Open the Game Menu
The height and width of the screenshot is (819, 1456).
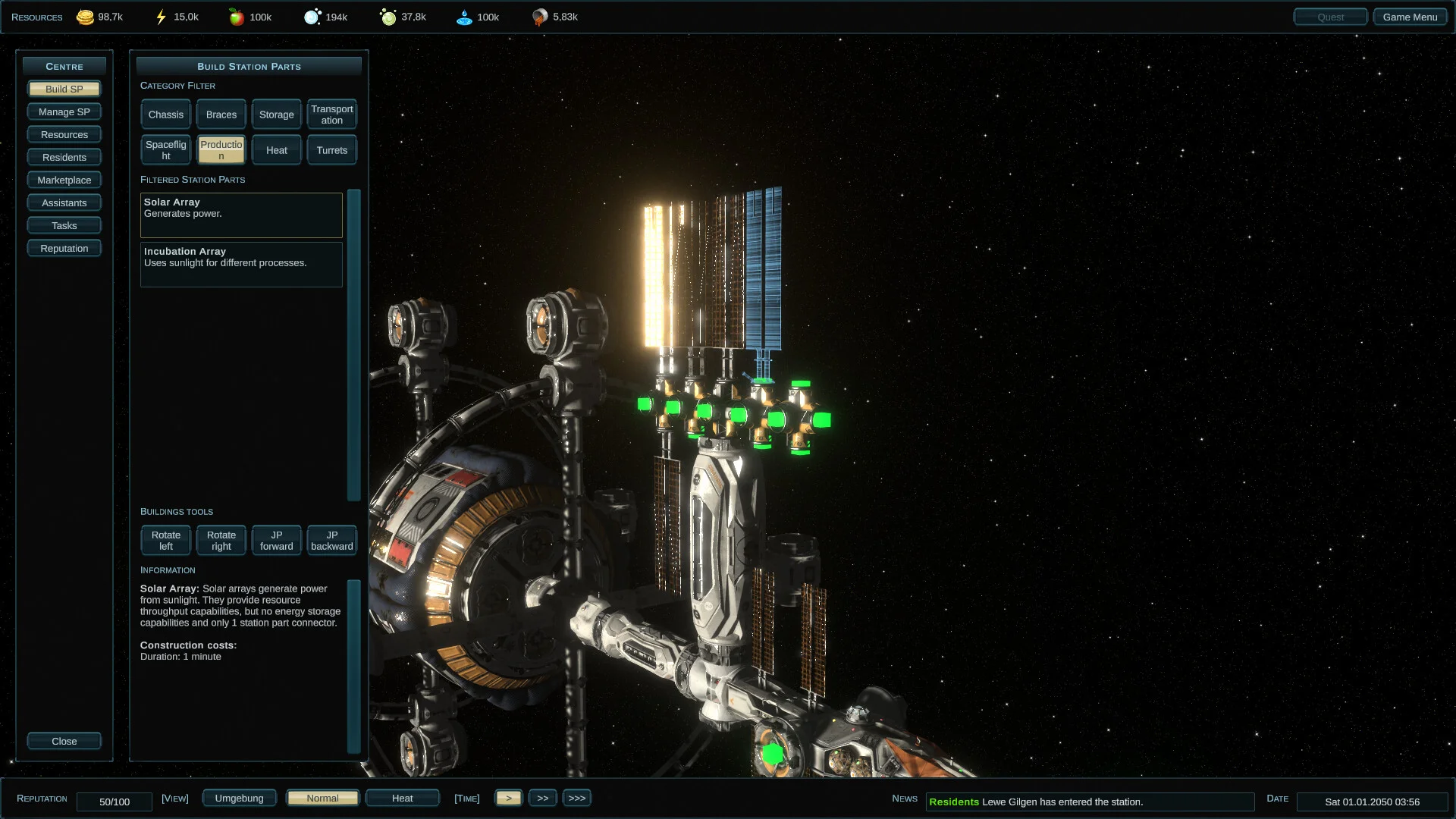click(x=1409, y=17)
